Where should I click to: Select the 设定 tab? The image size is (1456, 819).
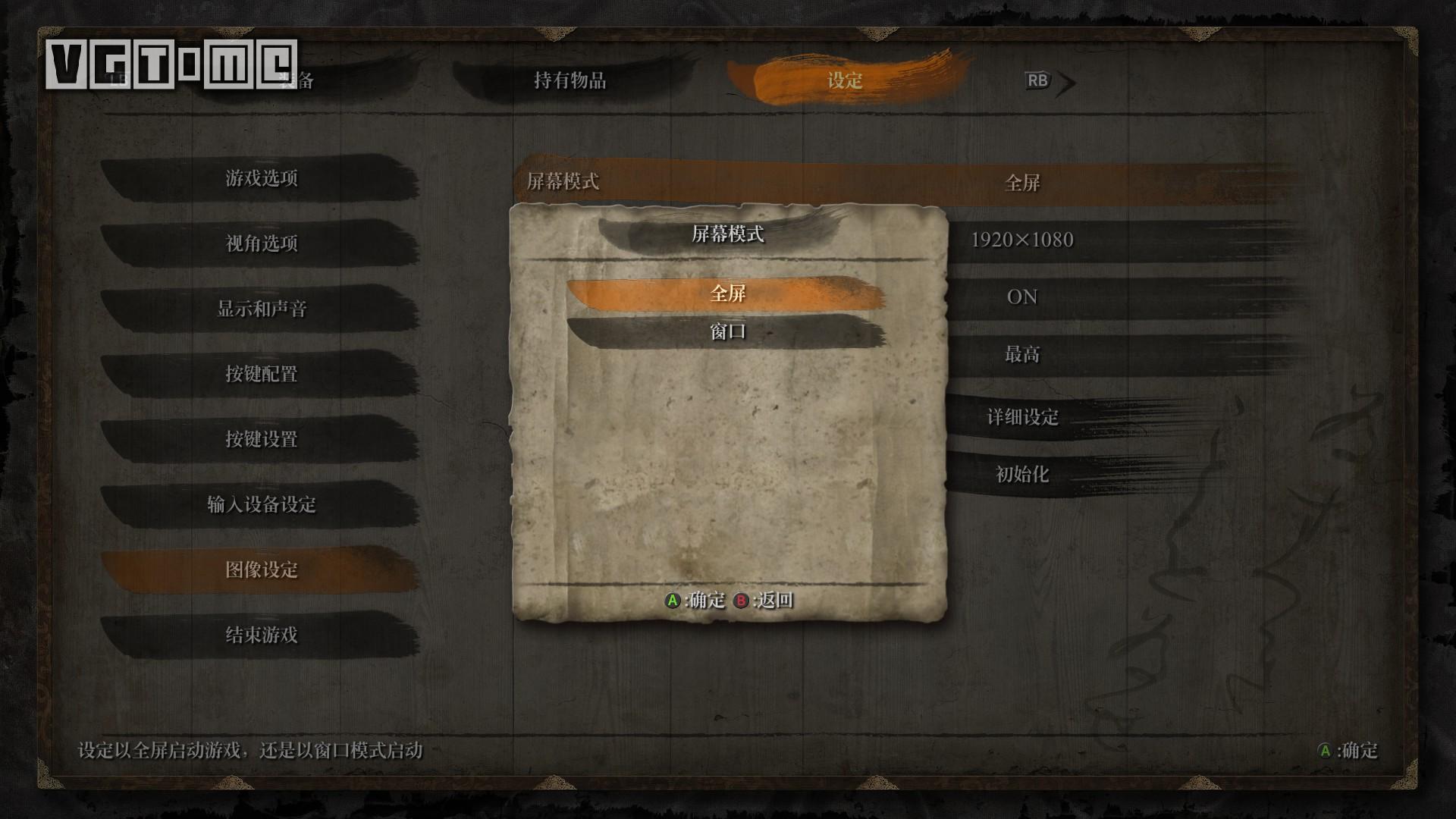click(x=845, y=80)
